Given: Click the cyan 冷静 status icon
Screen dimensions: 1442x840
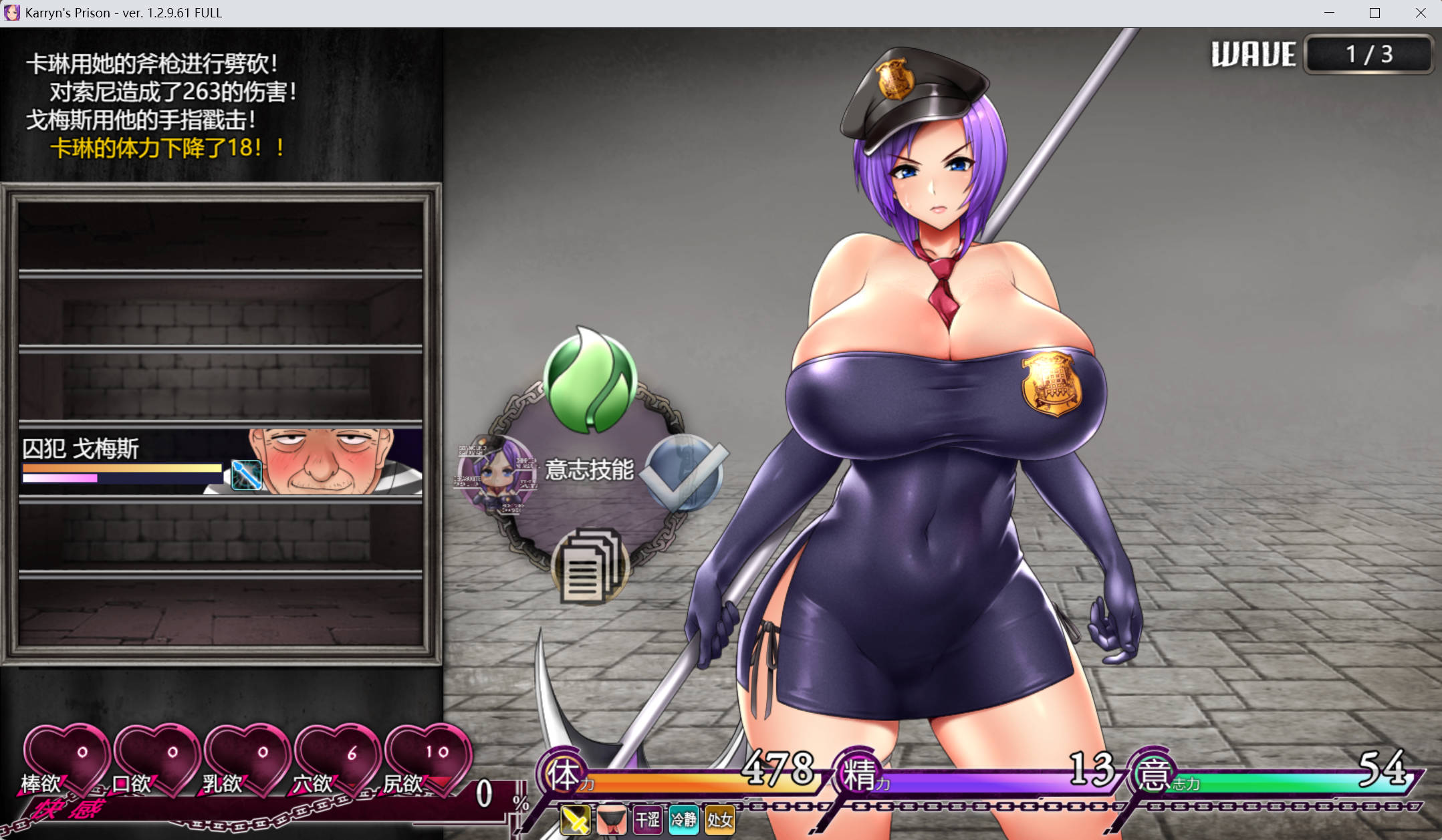Looking at the screenshot, I should tap(683, 819).
